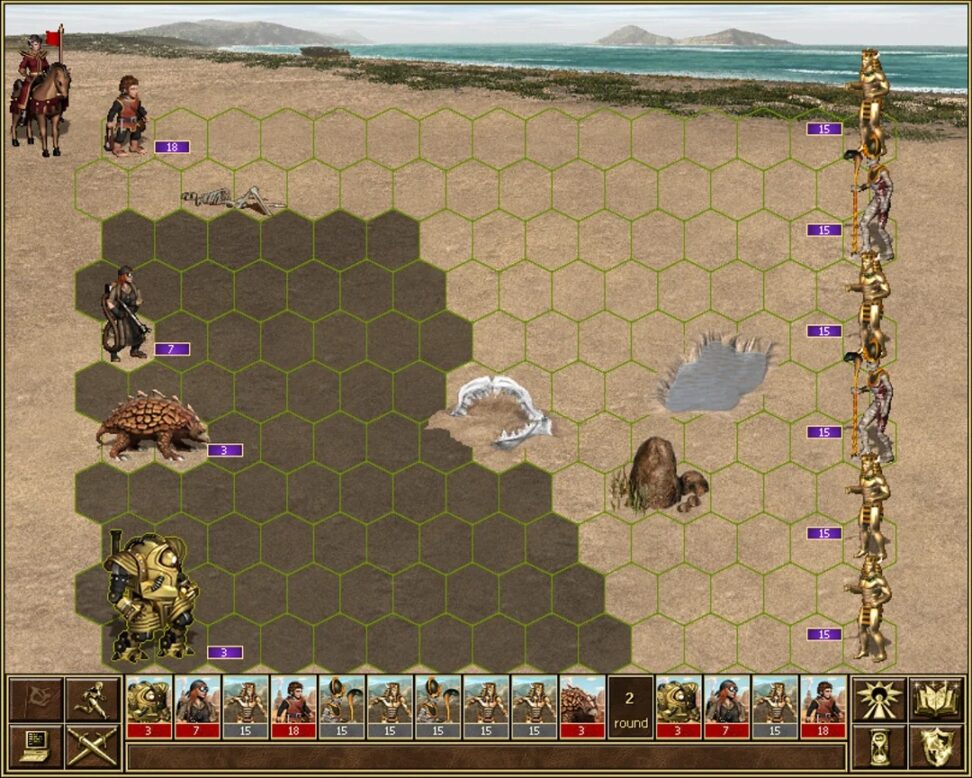
Task: Toggle auto-combat with the crossed swords button
Action: 93,746
